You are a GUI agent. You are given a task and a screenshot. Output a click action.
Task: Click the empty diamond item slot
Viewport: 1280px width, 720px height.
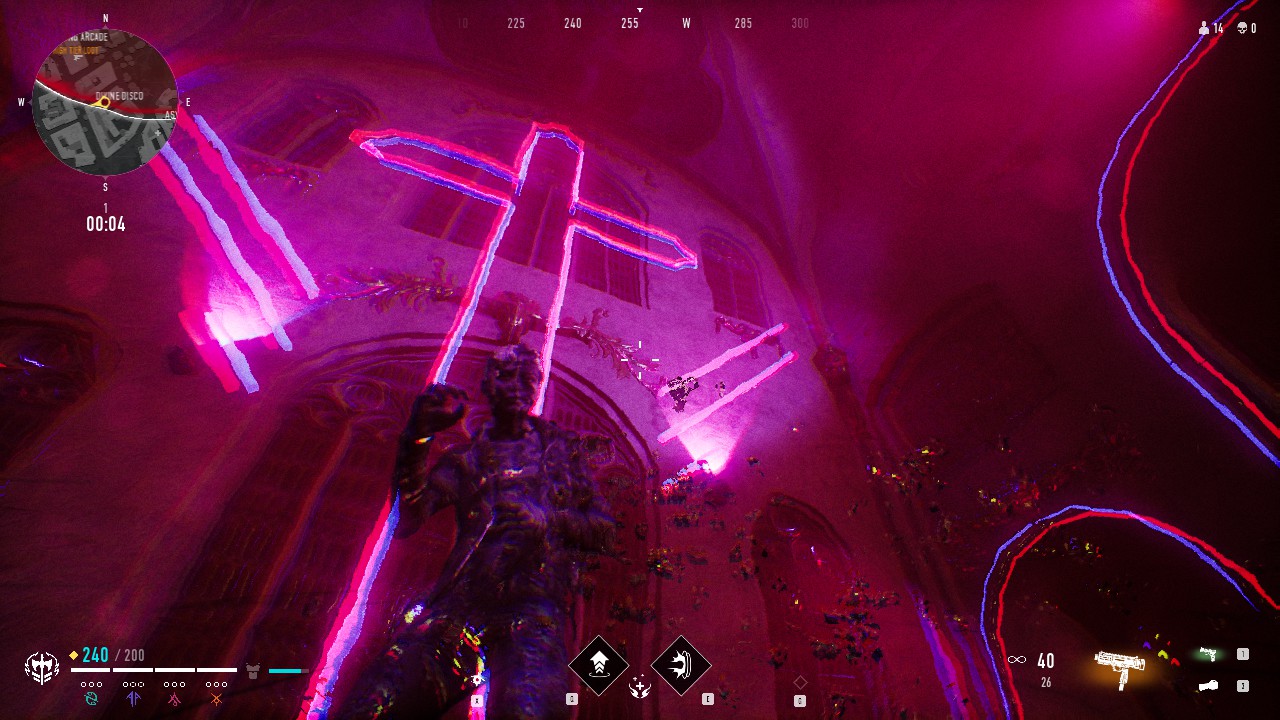800,682
